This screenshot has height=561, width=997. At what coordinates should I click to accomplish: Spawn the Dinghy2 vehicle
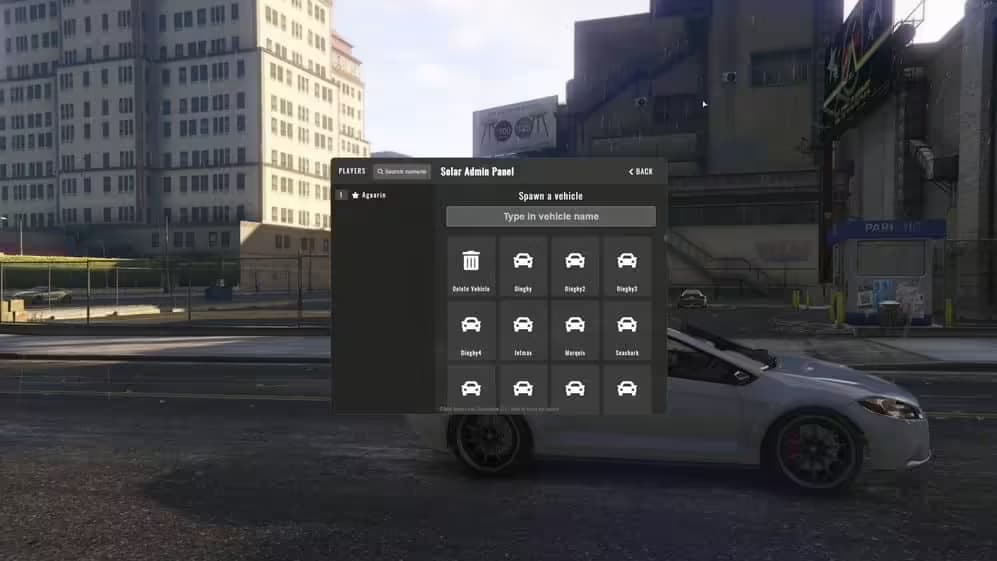click(x=575, y=266)
